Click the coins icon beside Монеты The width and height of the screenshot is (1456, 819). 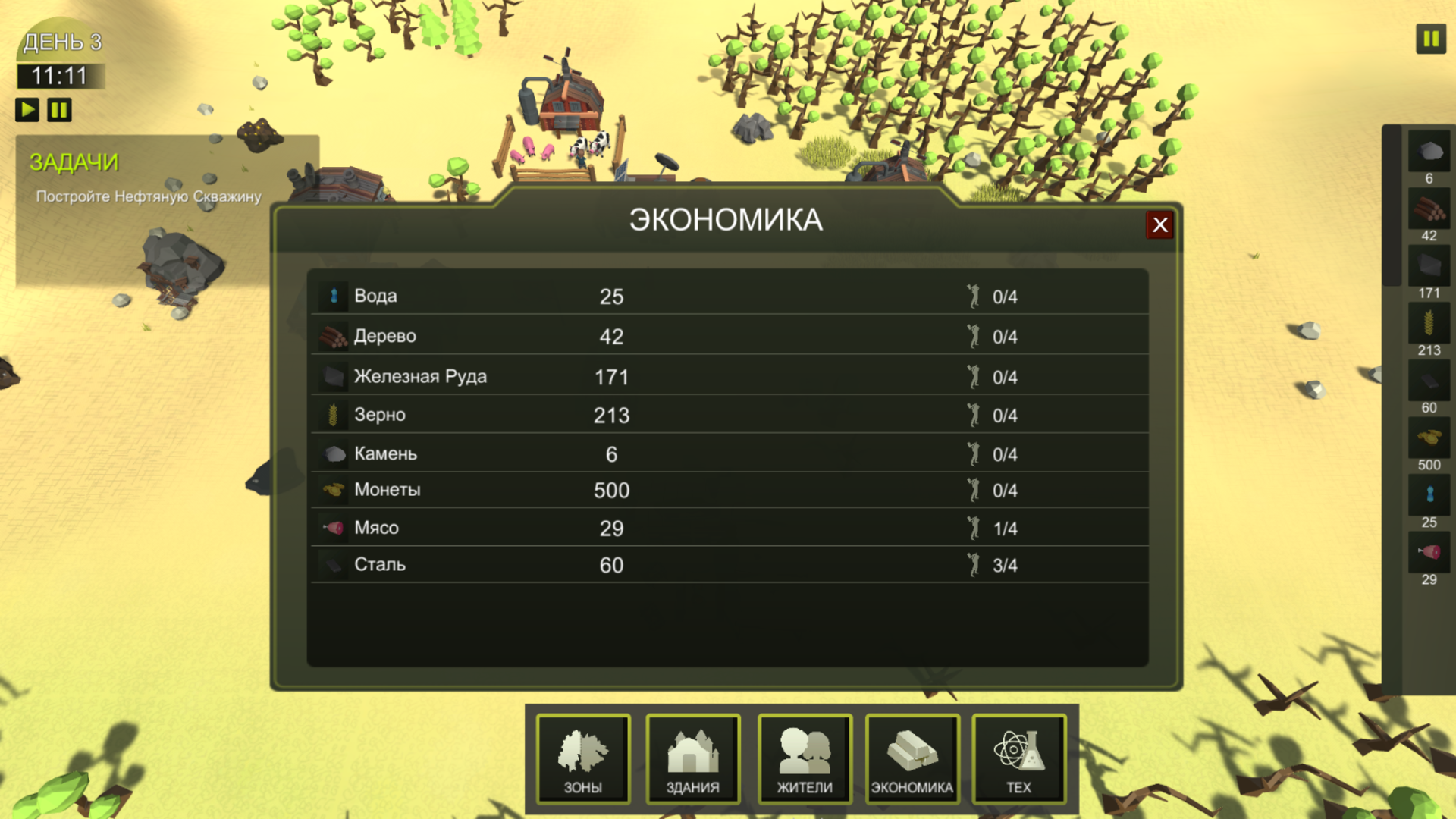coord(334,489)
